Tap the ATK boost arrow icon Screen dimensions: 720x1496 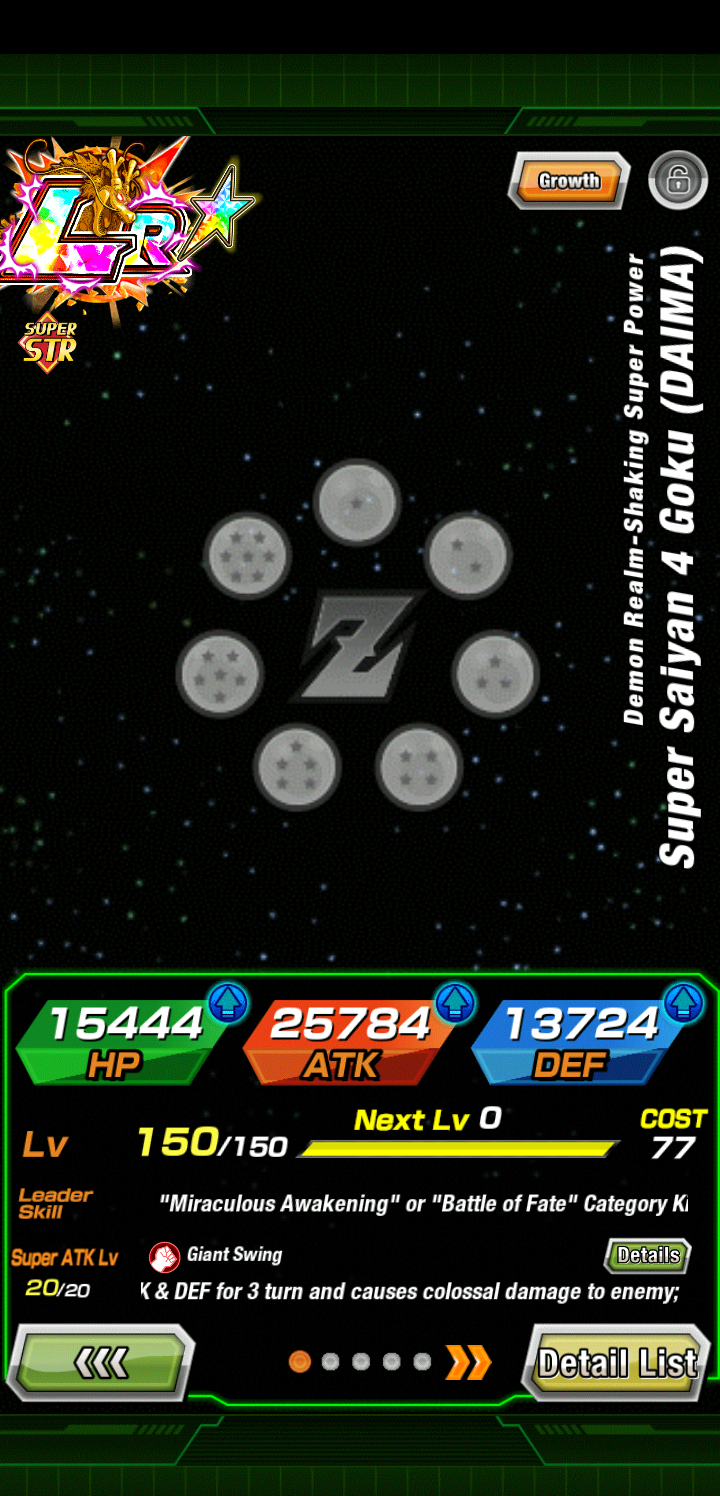455,1003
